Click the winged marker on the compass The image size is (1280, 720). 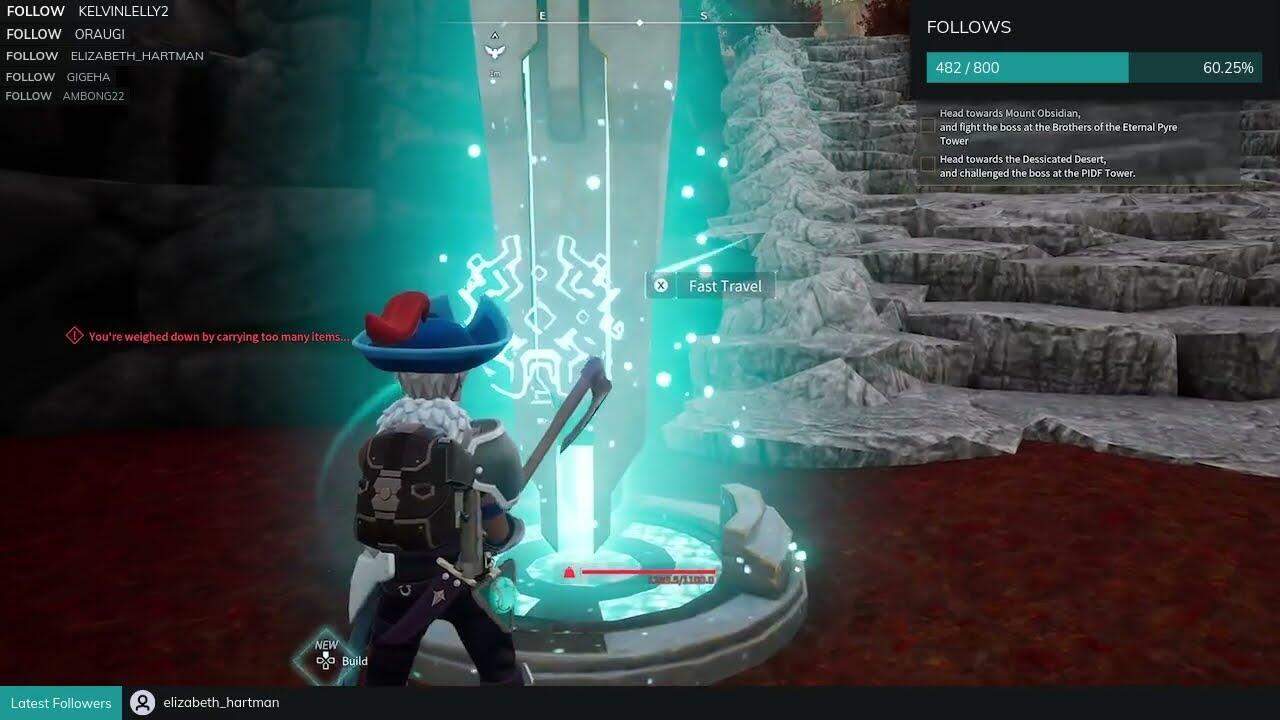click(x=494, y=49)
